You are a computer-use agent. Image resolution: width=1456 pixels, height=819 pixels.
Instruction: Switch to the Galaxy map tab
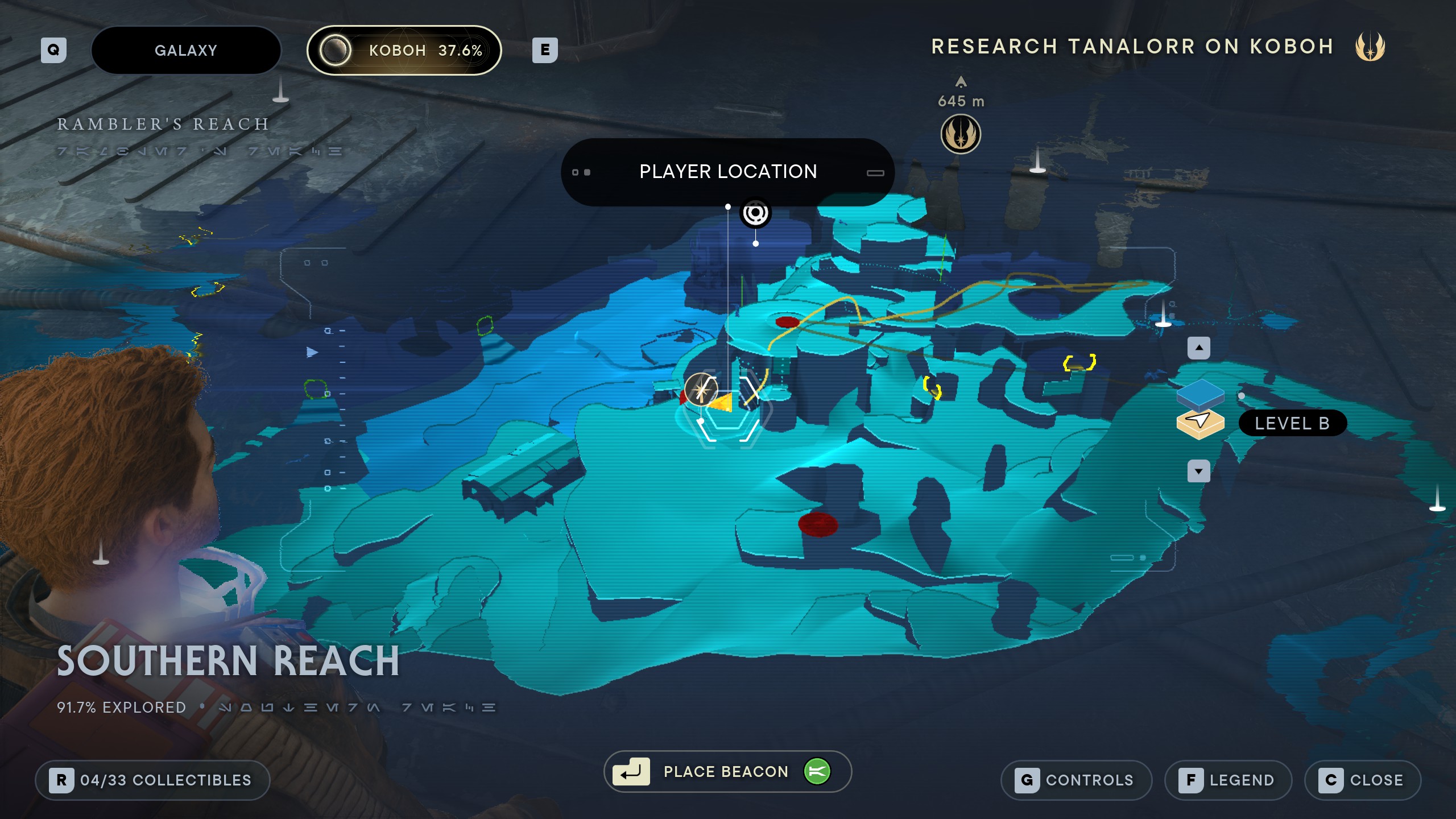pyautogui.click(x=186, y=51)
